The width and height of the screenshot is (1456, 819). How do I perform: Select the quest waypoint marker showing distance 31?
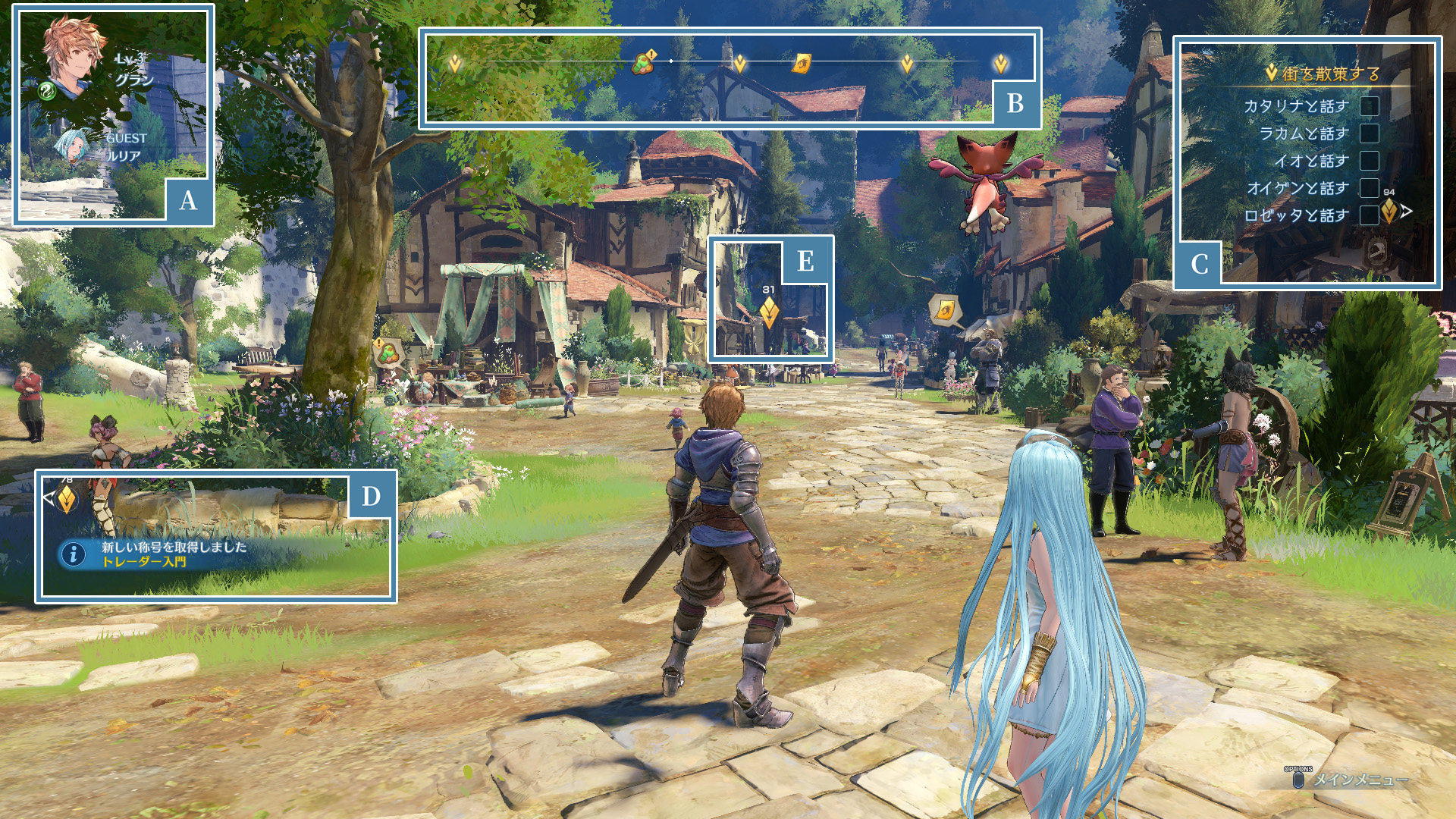(x=769, y=312)
